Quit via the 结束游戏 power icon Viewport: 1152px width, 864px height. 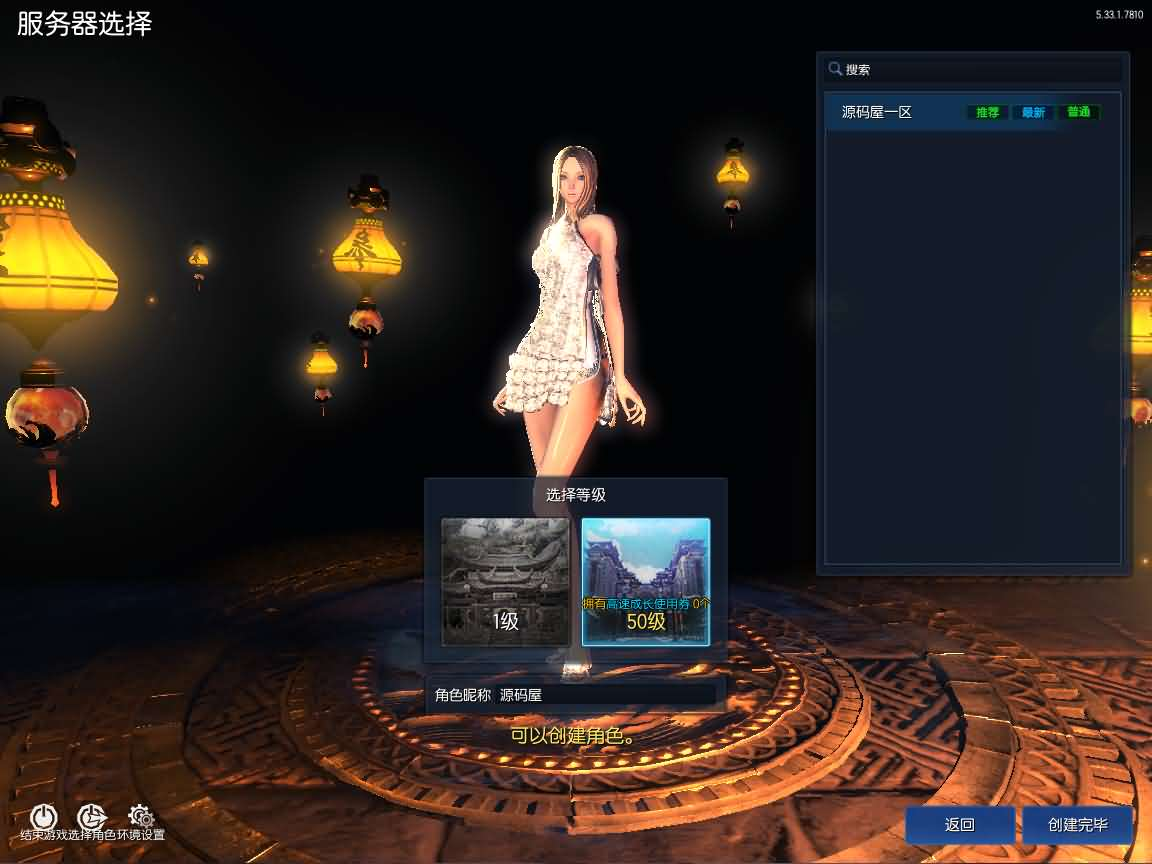tap(44, 817)
